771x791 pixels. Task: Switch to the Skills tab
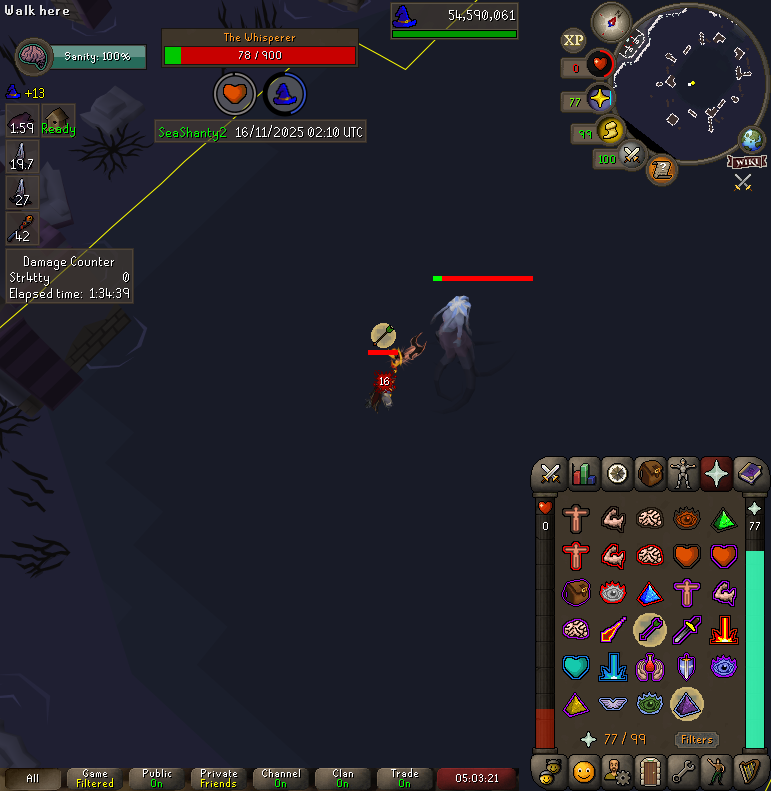(x=582, y=473)
